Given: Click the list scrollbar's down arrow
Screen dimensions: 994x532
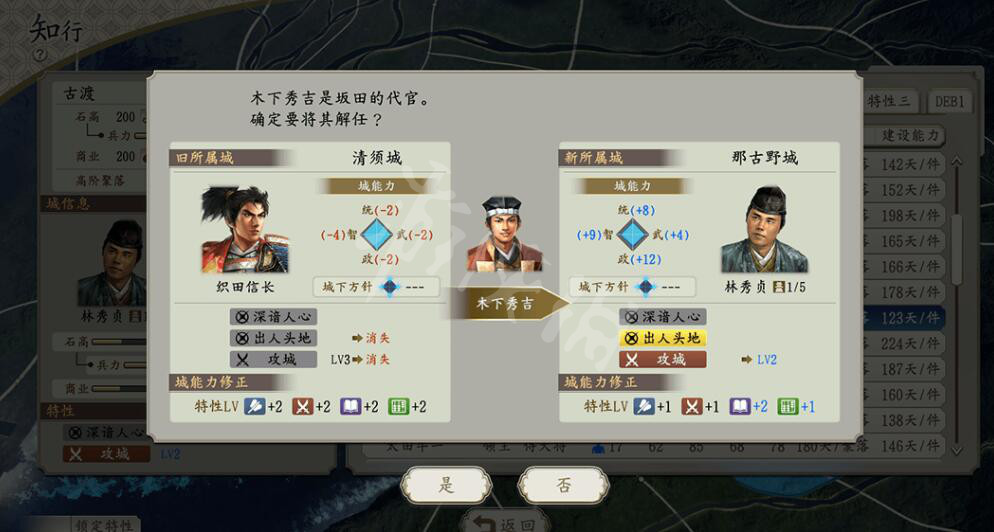Looking at the screenshot, I should point(957,451).
